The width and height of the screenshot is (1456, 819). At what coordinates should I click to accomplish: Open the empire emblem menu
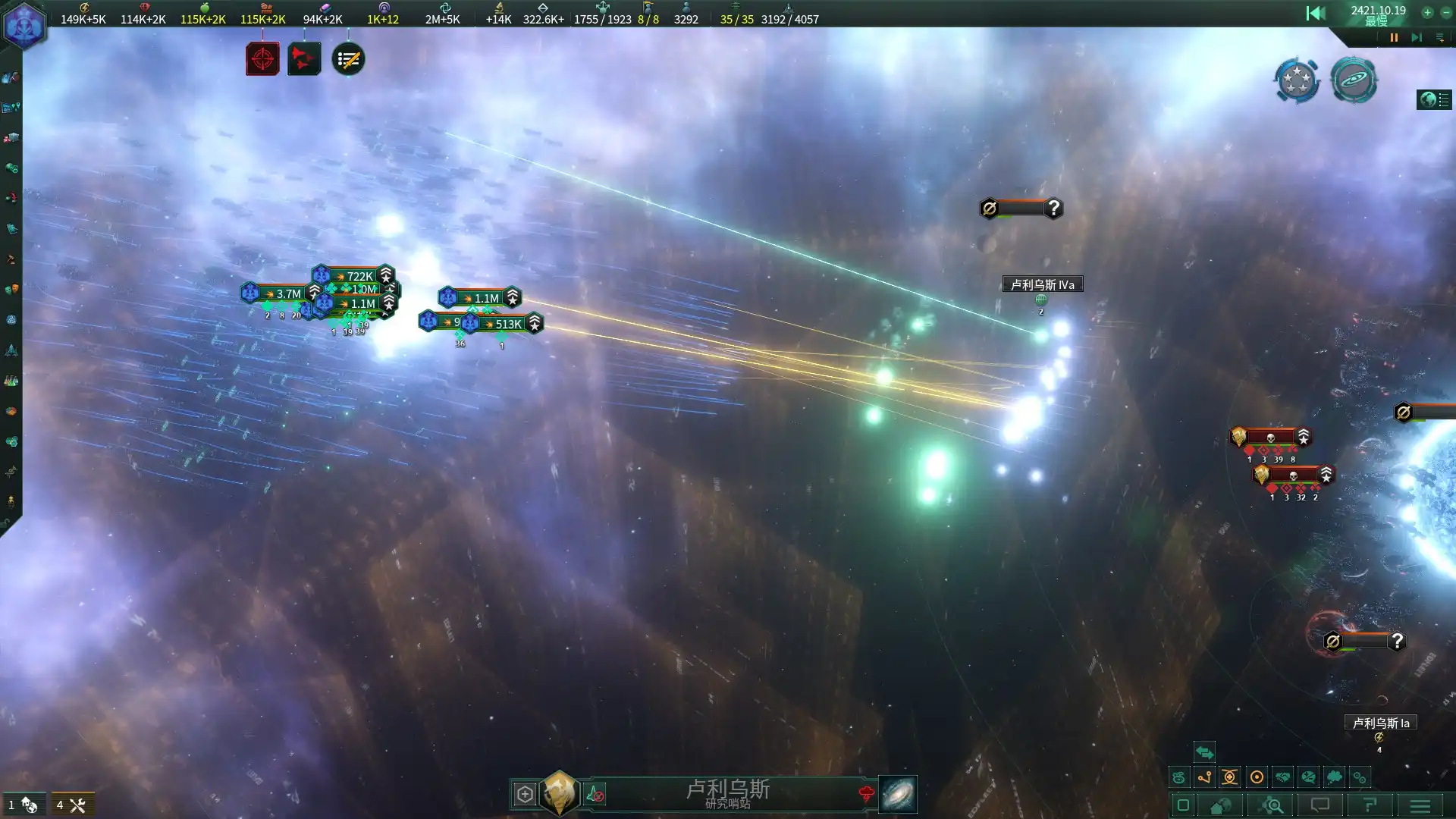click(24, 26)
